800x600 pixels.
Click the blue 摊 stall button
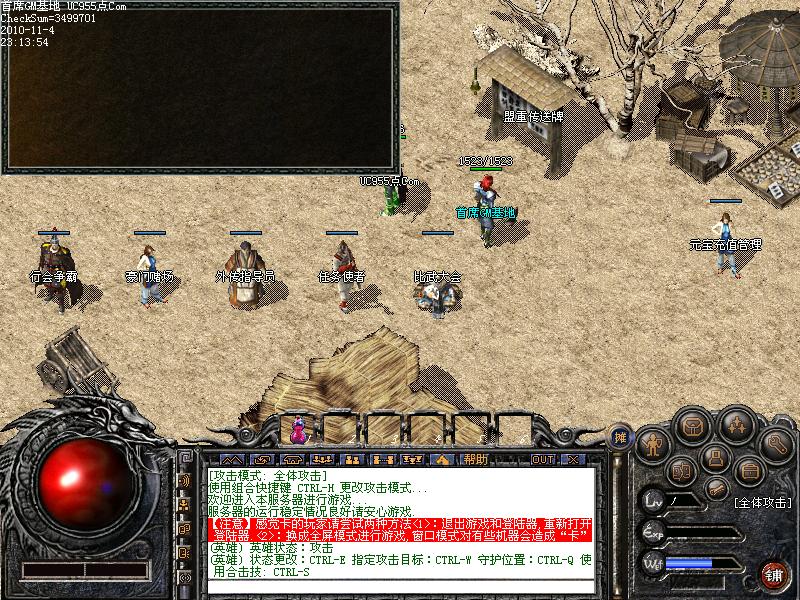click(621, 436)
